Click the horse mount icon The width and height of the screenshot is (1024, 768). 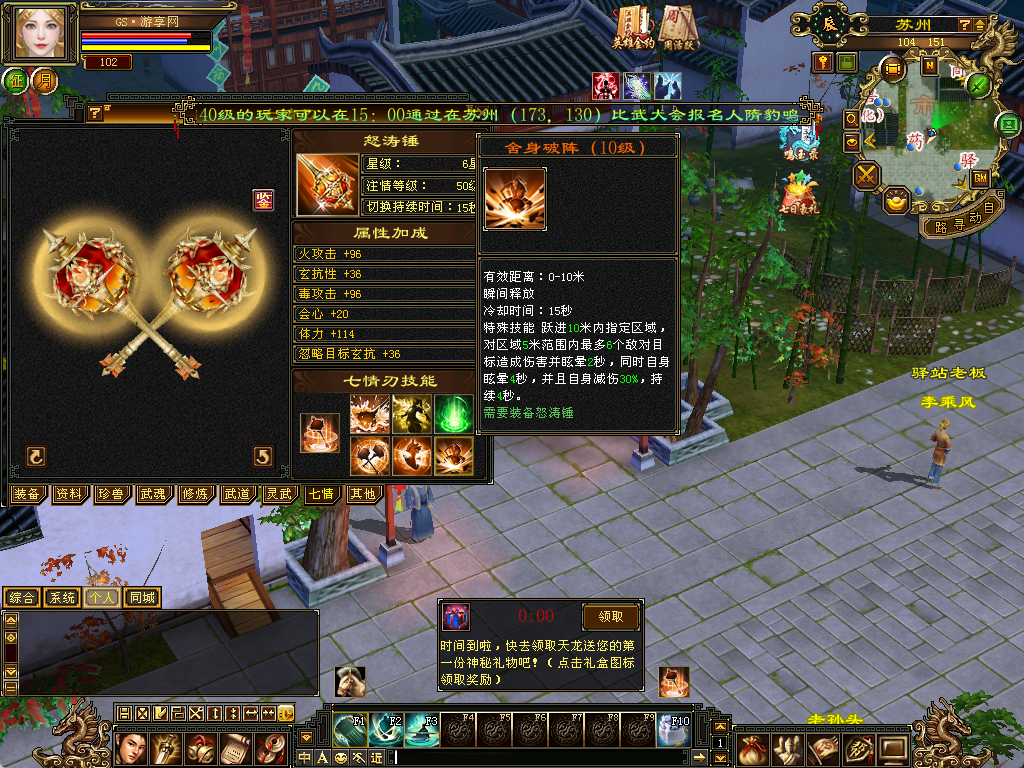pyautogui.click(x=349, y=681)
